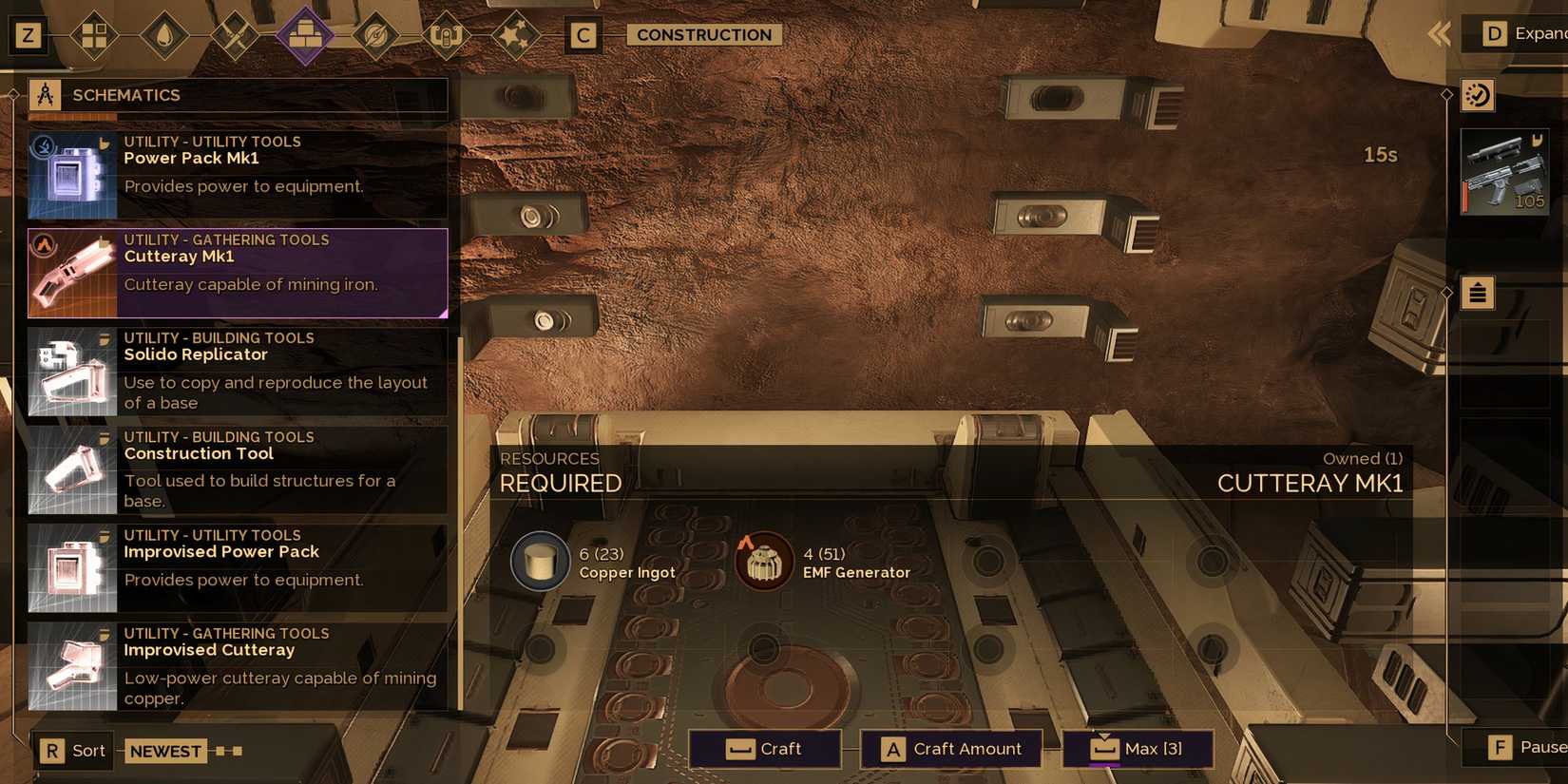Open Craft Amount selection
The image size is (1568, 784).
950,749
